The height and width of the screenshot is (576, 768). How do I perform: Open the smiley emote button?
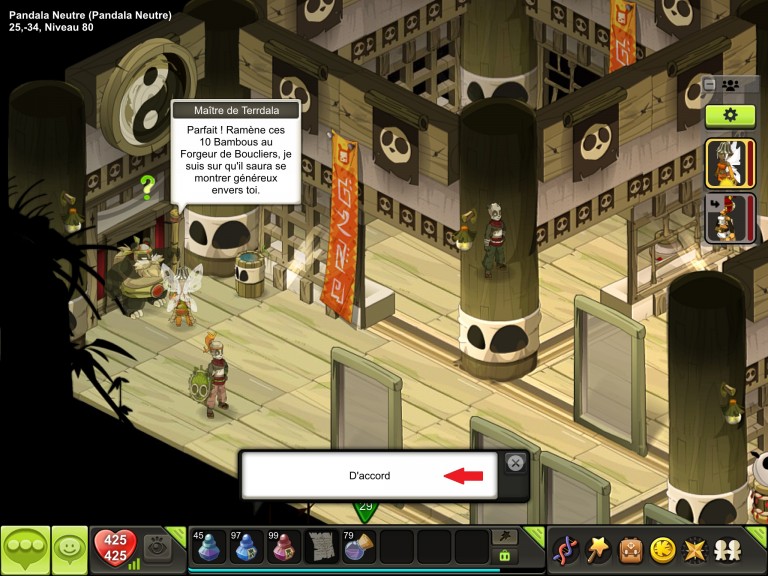tap(69, 550)
